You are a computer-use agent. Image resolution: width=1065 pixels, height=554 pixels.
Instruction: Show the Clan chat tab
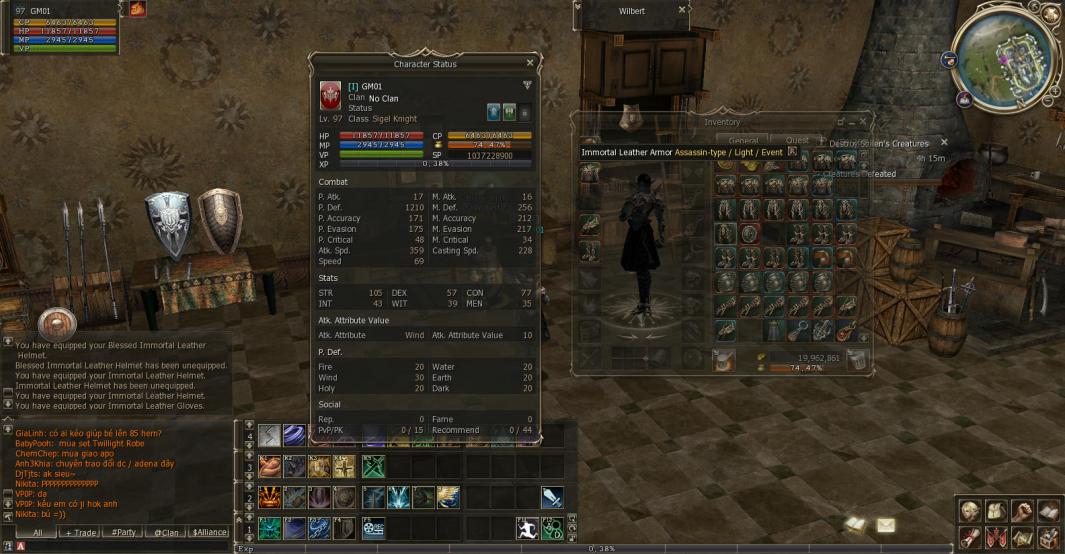pos(166,532)
